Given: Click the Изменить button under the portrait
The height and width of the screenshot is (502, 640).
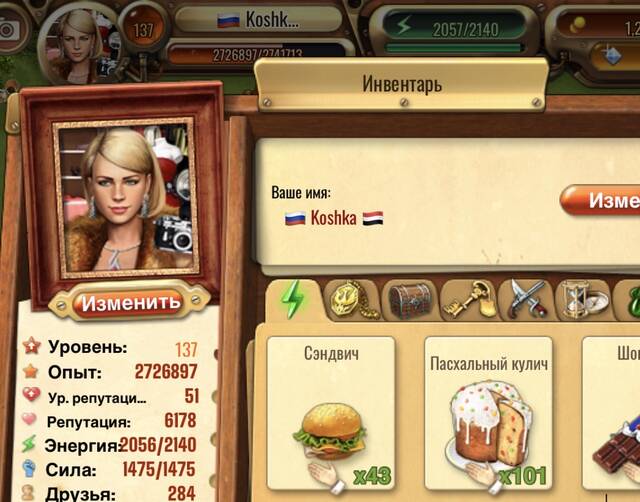Looking at the screenshot, I should tap(130, 302).
